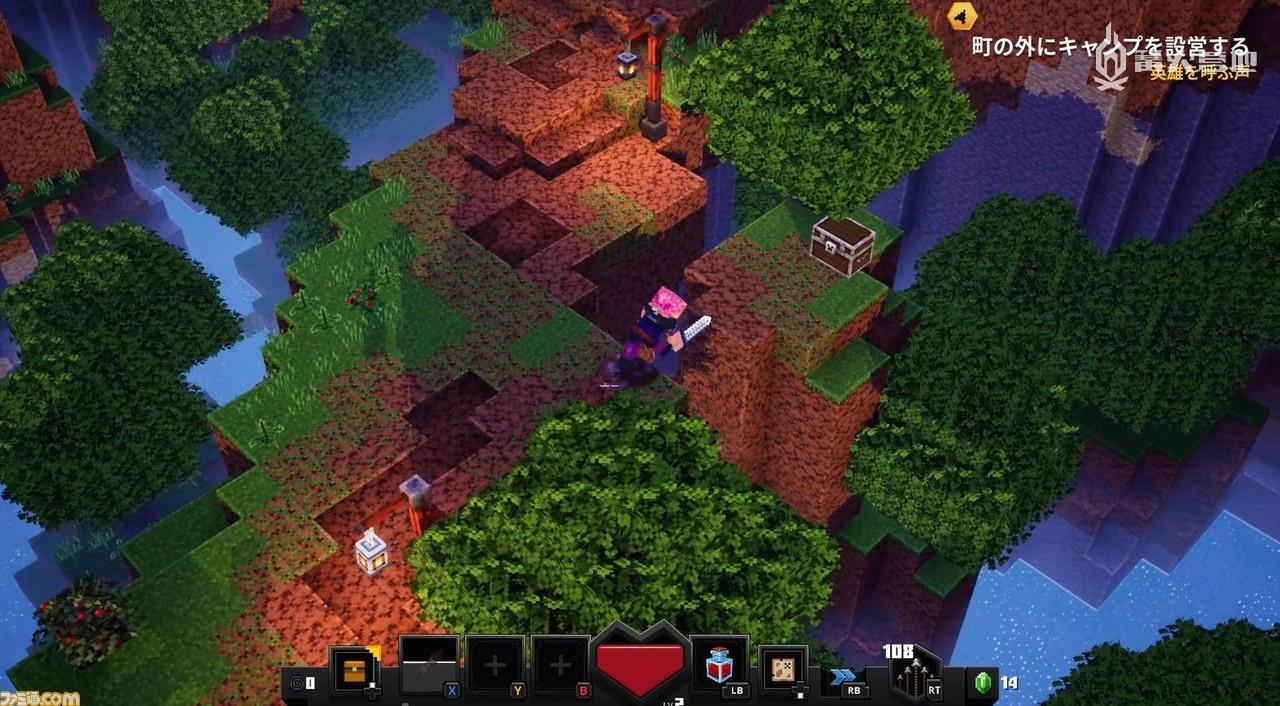
Task: Pick the empty artifact slot marked B
Action: click(560, 665)
